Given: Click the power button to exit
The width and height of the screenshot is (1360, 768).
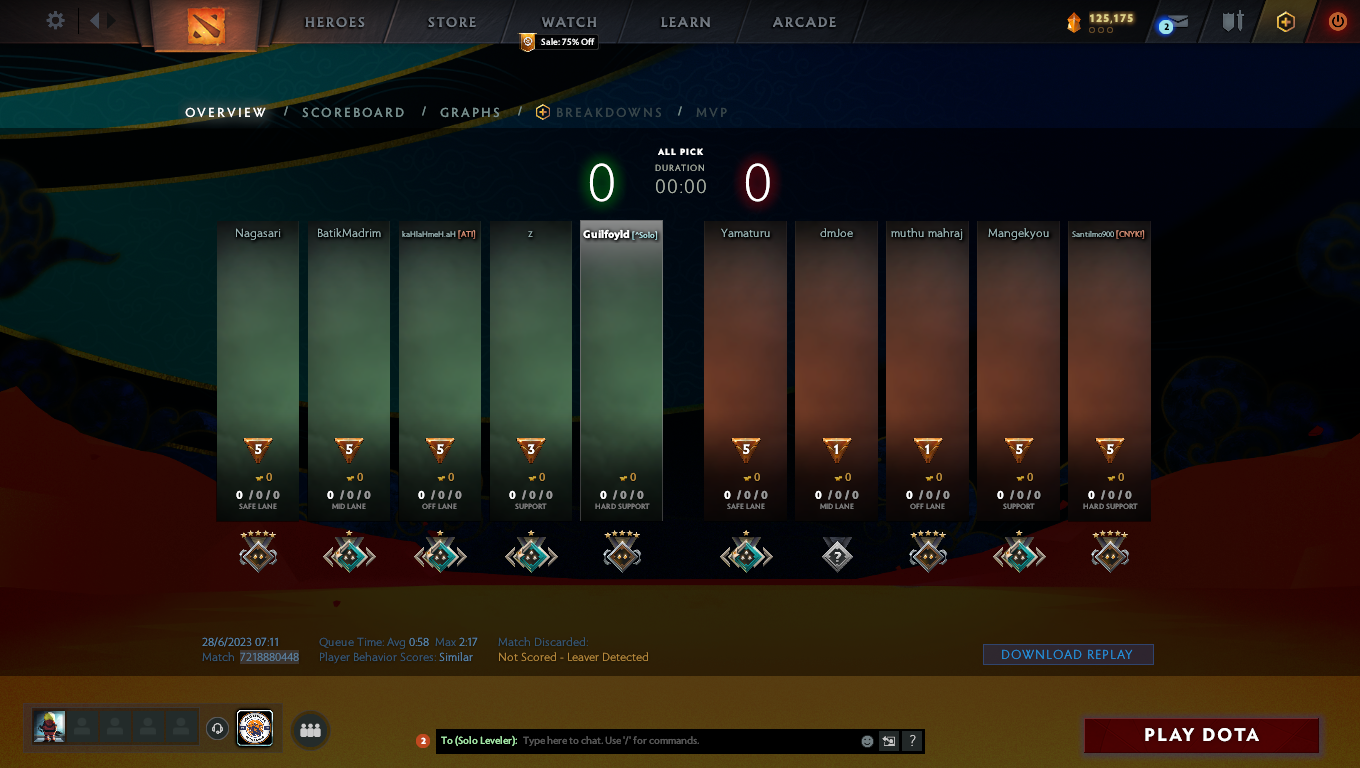Looking at the screenshot, I should pyautogui.click(x=1337, y=21).
